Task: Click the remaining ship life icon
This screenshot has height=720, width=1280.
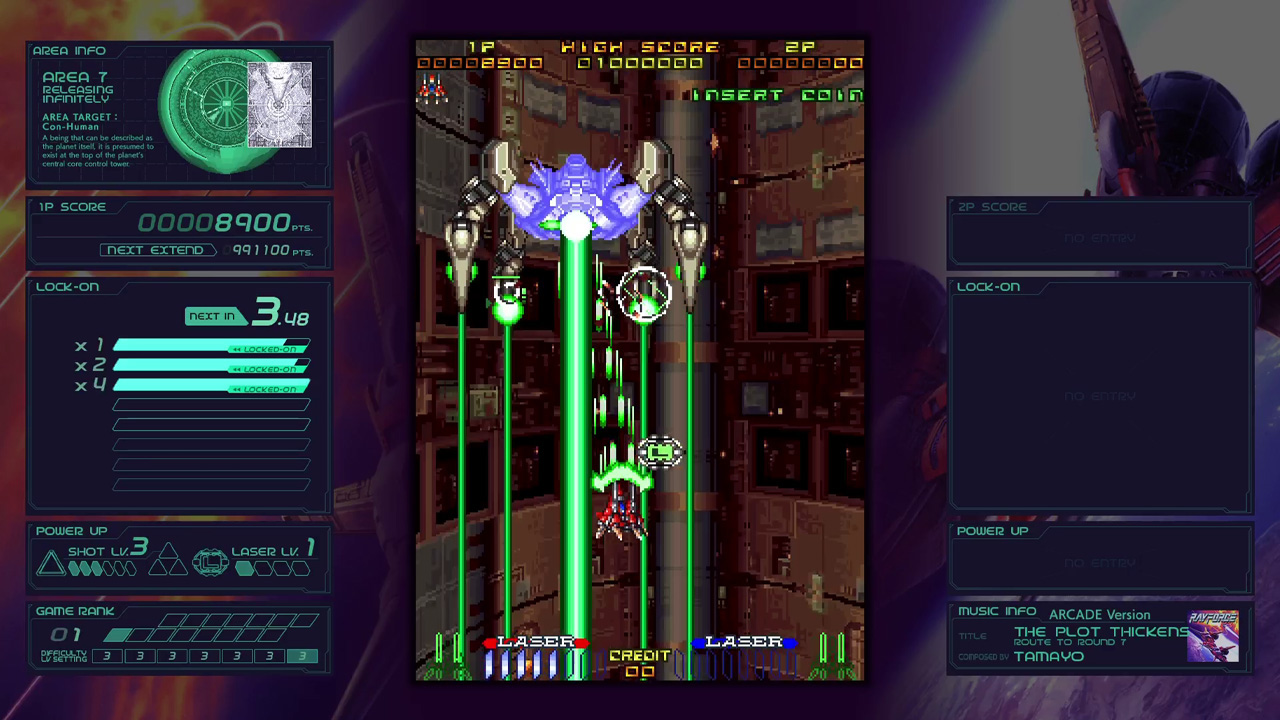Action: (x=430, y=90)
